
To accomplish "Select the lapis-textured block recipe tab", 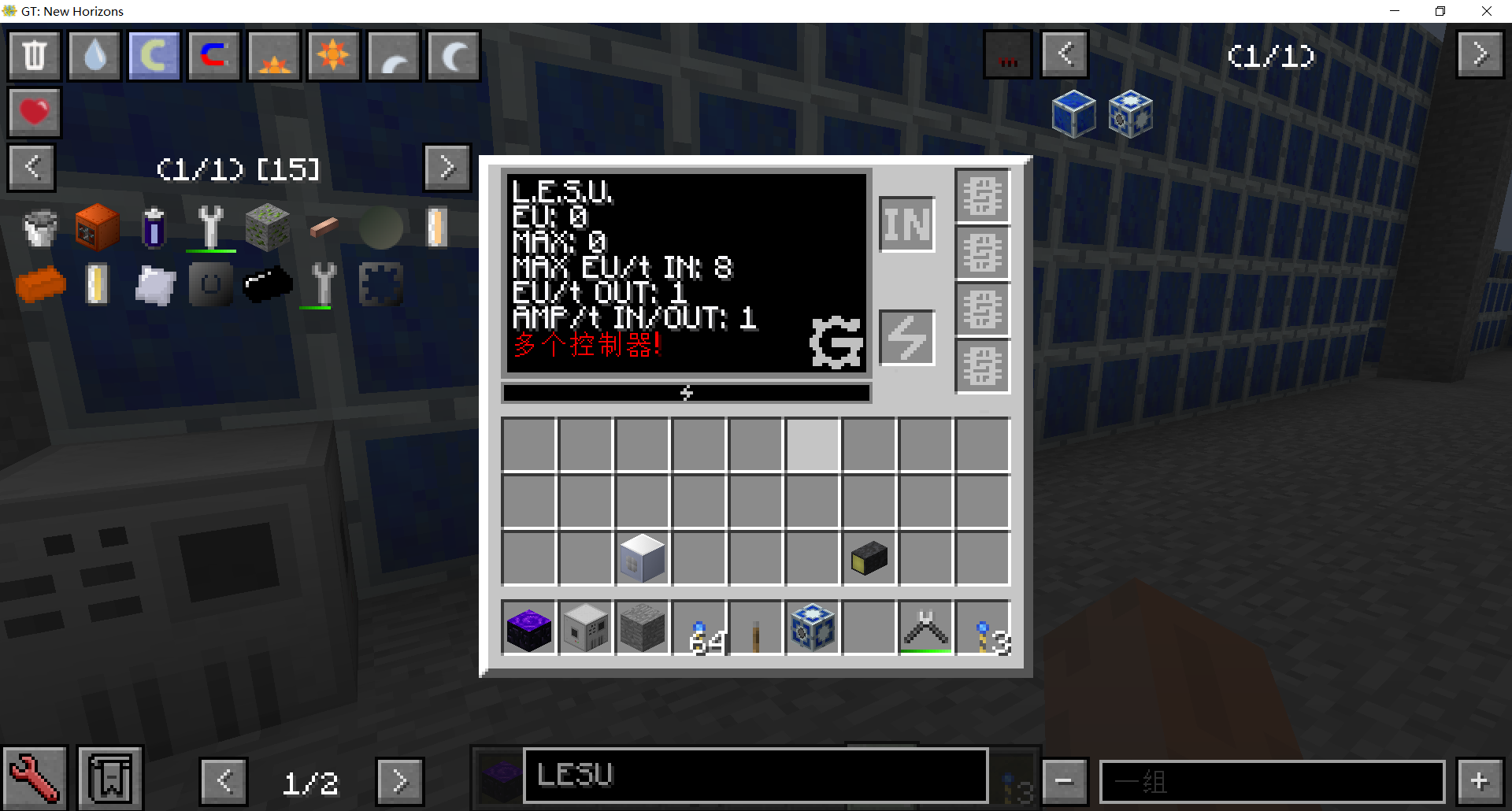I will pyautogui.click(x=1074, y=113).
